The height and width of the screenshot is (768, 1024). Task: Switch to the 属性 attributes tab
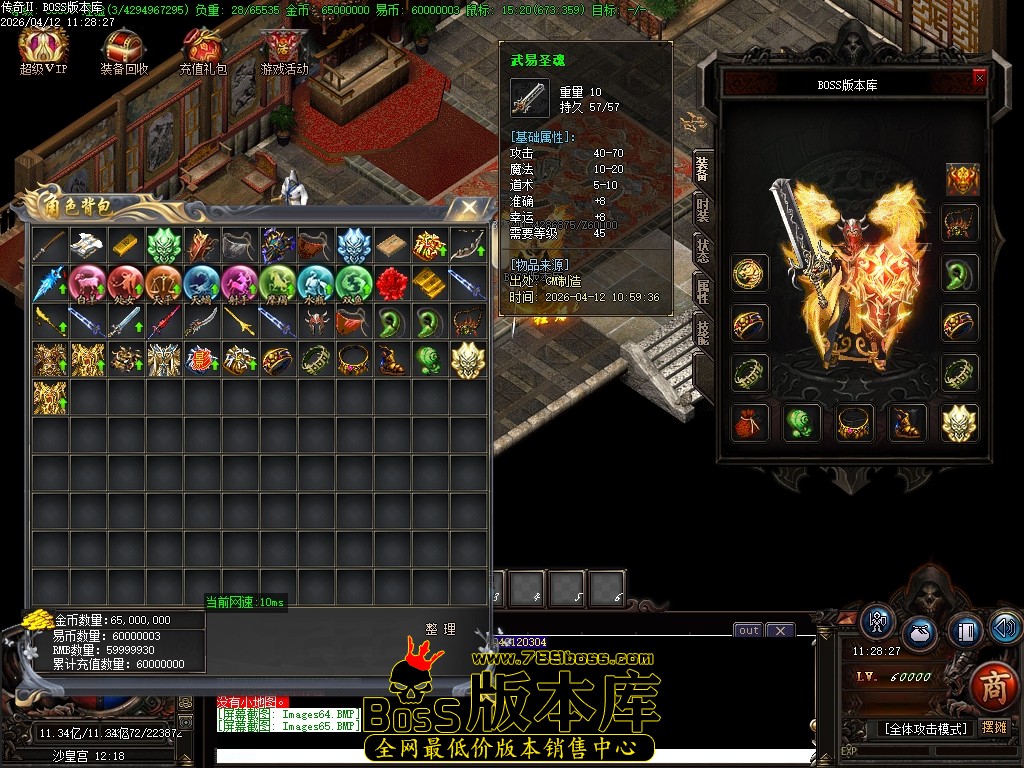(x=703, y=292)
